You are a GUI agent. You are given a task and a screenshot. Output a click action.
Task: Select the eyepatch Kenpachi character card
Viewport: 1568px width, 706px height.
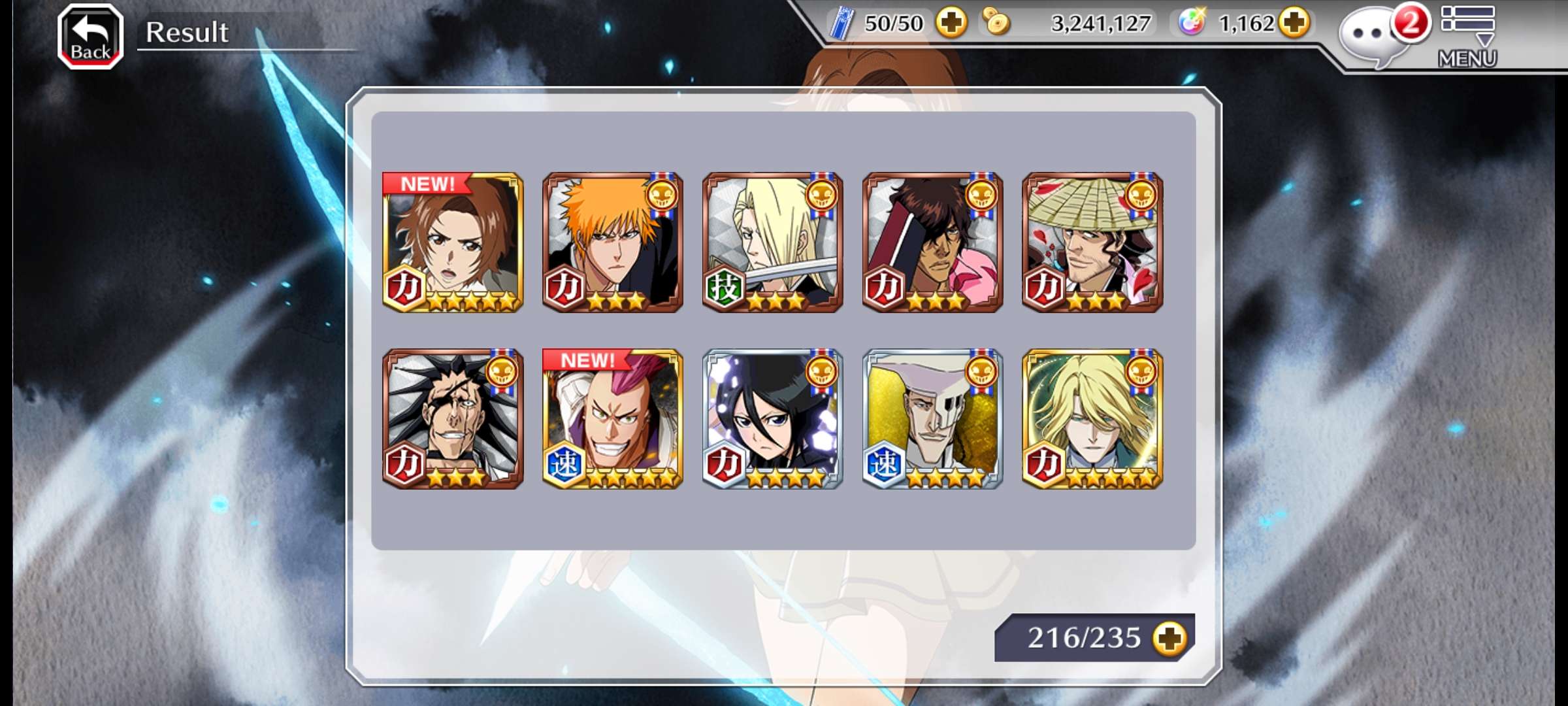(453, 419)
